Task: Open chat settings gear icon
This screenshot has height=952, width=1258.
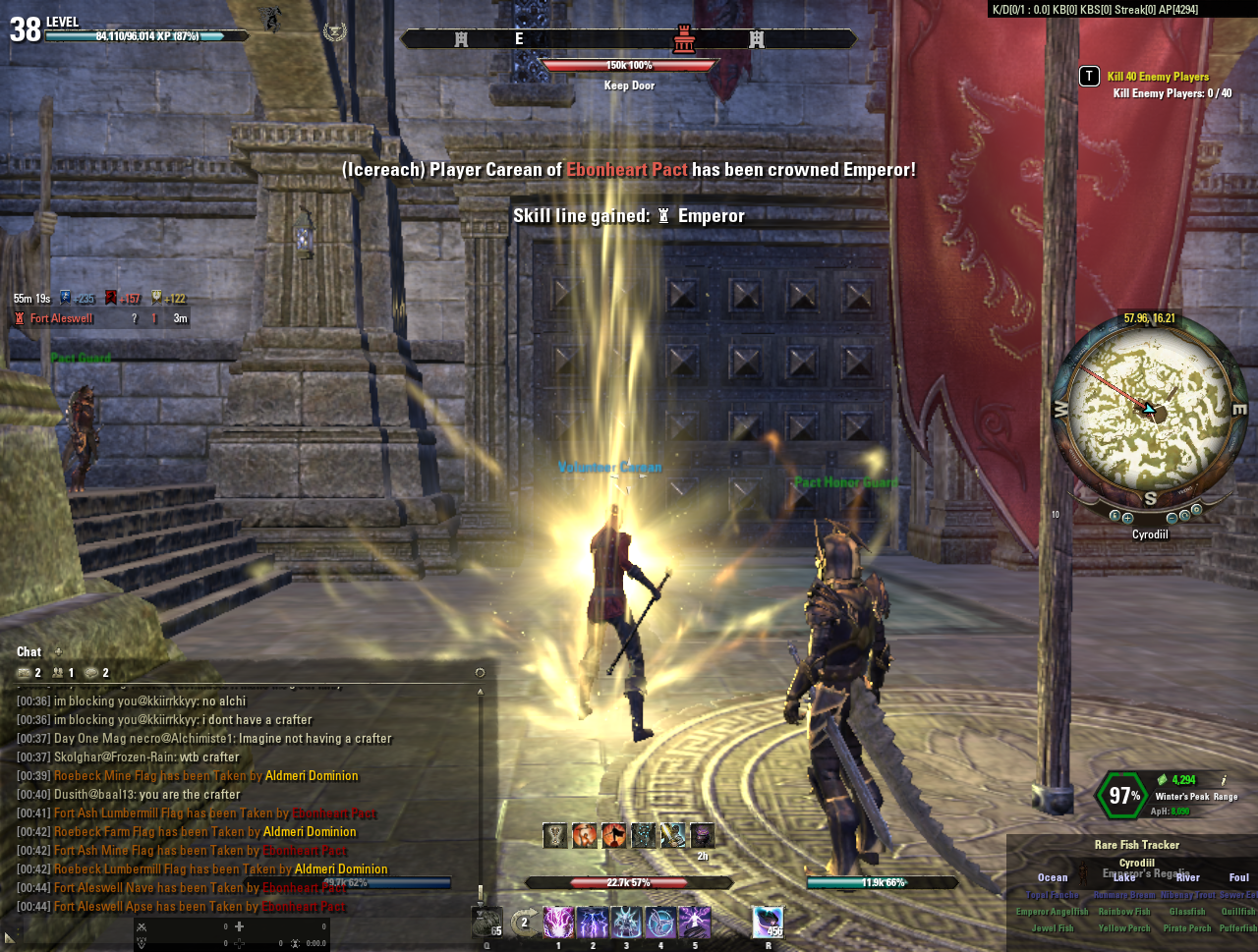Action: (x=480, y=673)
